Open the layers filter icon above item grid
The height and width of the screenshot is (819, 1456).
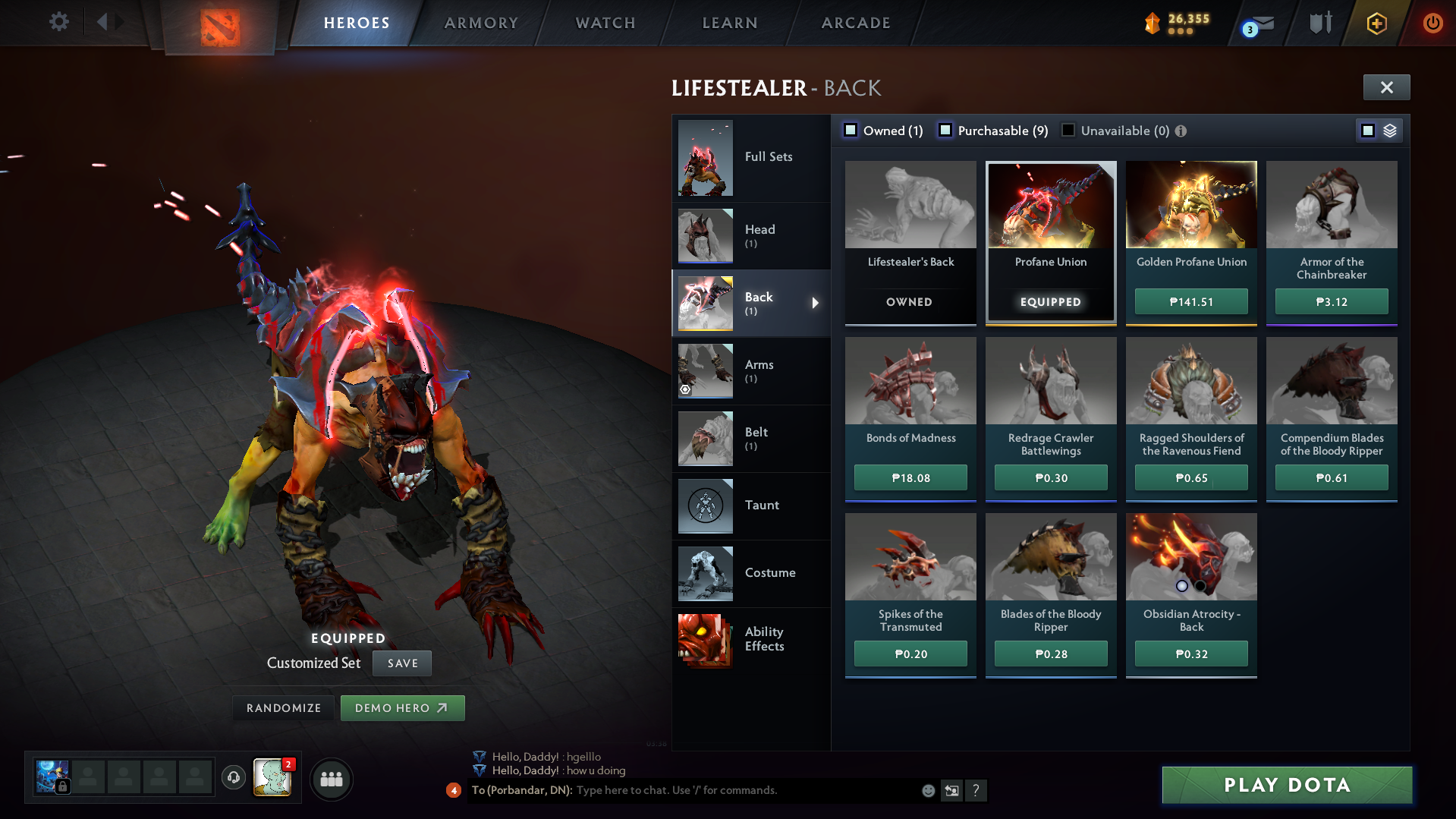(x=1389, y=130)
